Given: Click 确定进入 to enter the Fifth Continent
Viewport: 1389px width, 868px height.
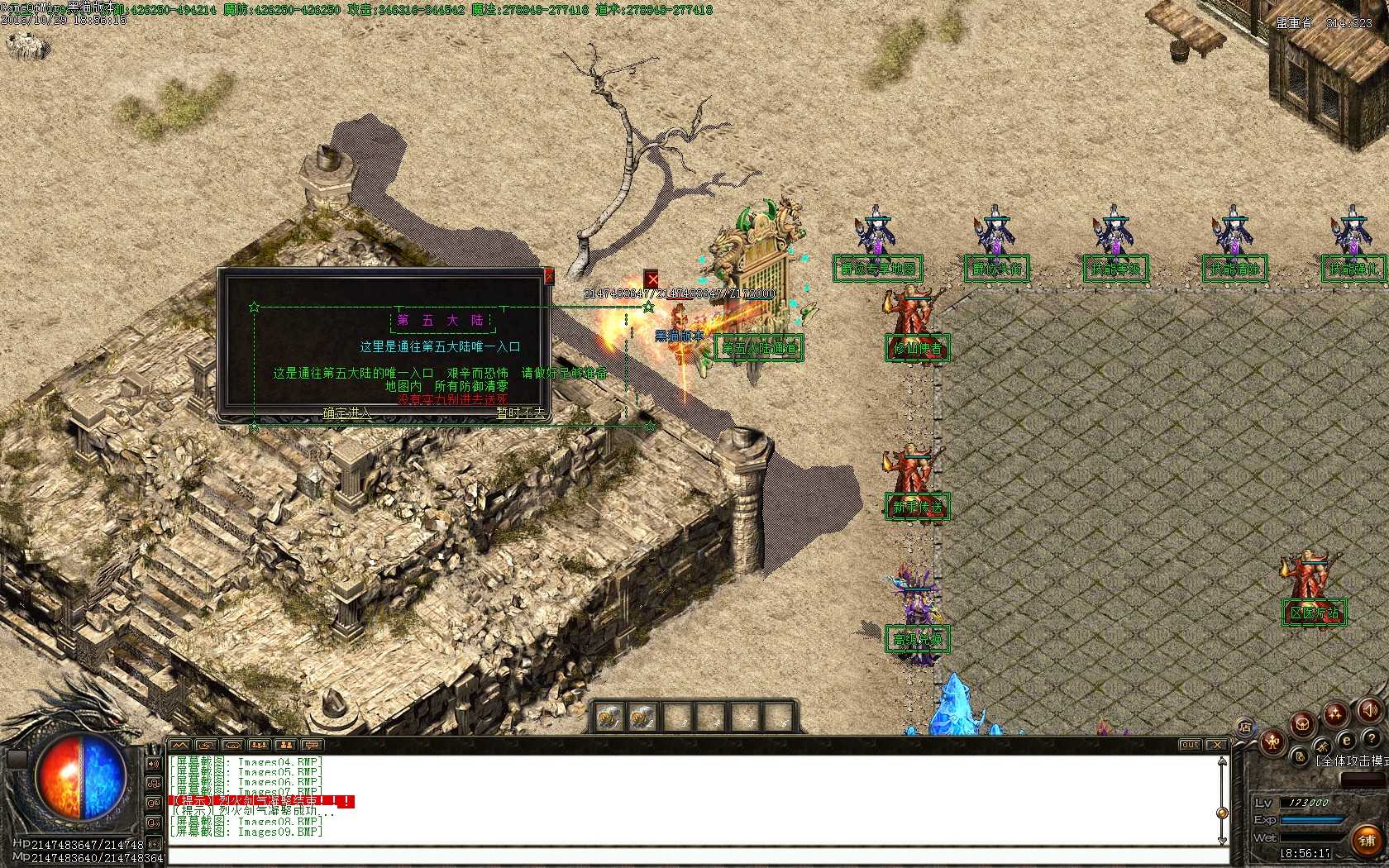Looking at the screenshot, I should coord(347,413).
